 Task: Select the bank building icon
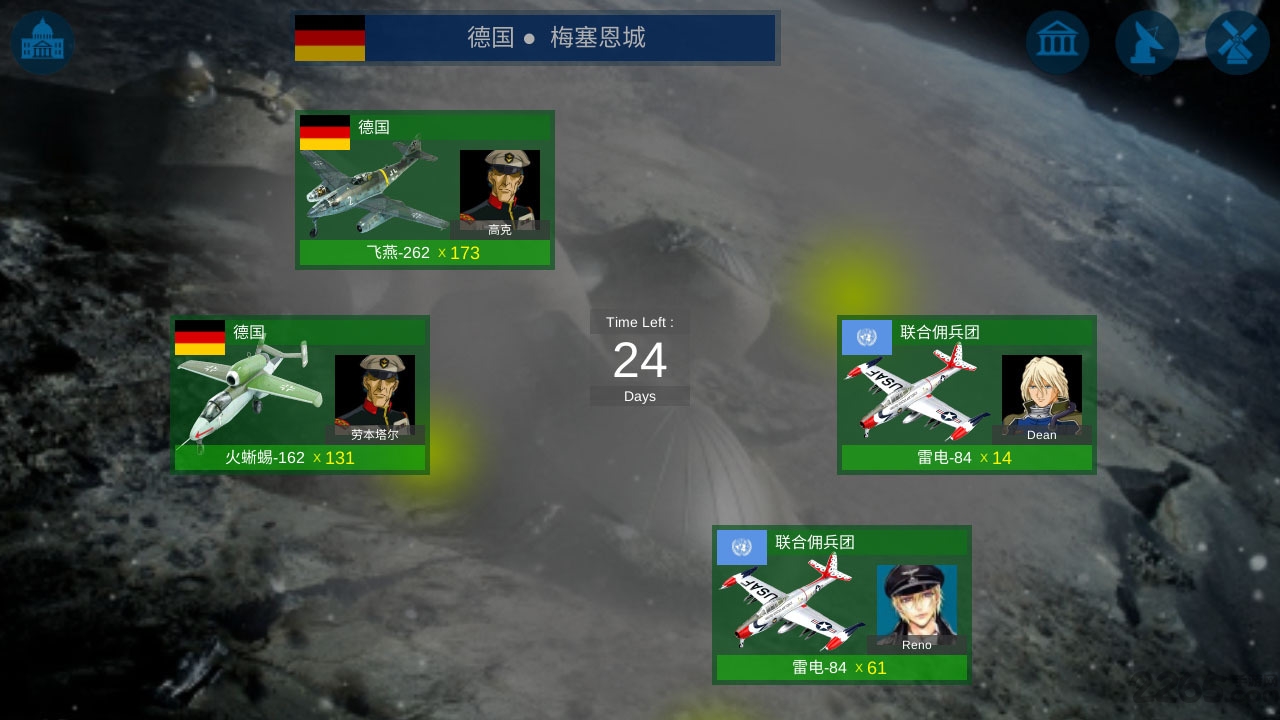pyautogui.click(x=1057, y=41)
